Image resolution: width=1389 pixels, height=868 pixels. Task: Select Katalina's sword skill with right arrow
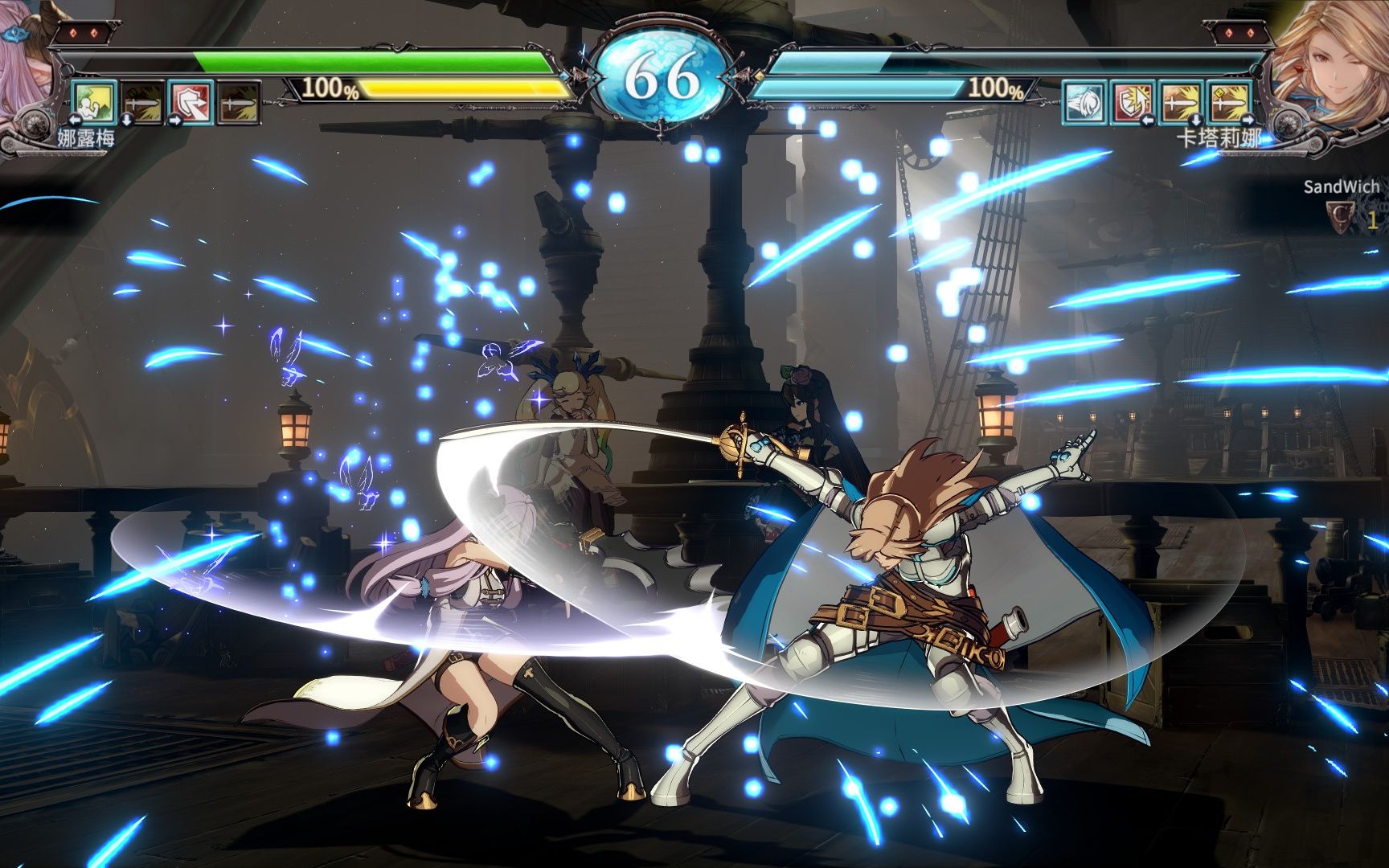pyautogui.click(x=1230, y=102)
